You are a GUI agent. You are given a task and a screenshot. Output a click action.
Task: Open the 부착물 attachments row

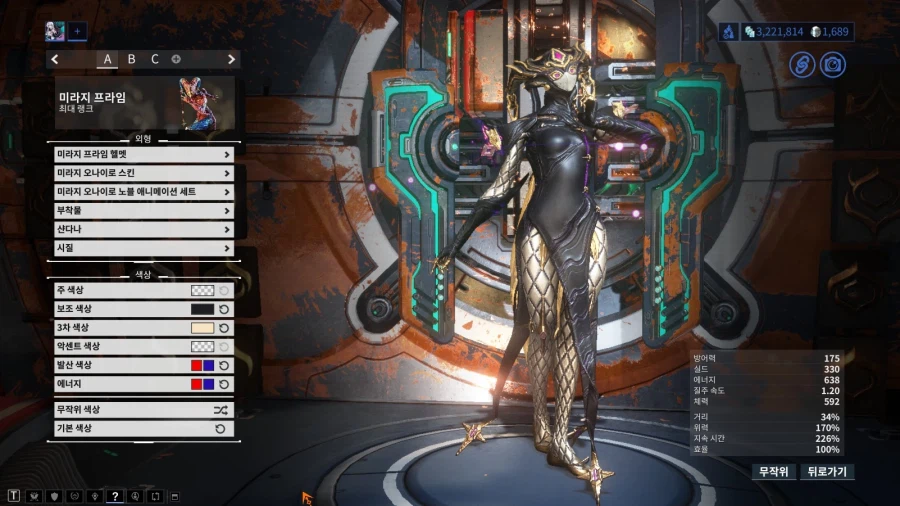(x=144, y=211)
